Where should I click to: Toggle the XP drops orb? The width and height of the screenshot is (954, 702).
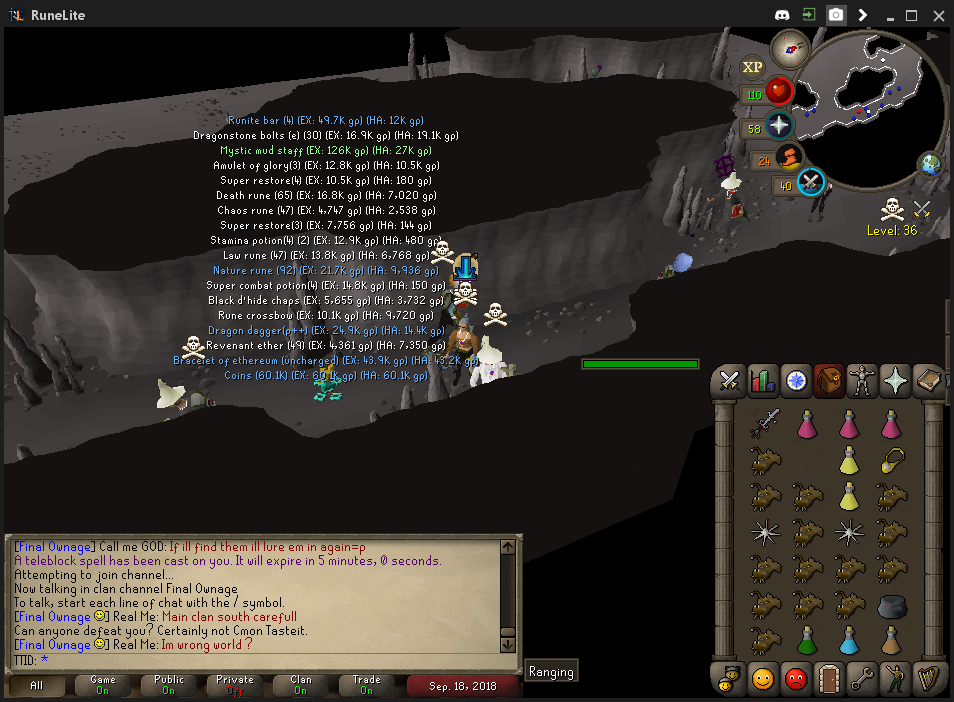click(752, 67)
